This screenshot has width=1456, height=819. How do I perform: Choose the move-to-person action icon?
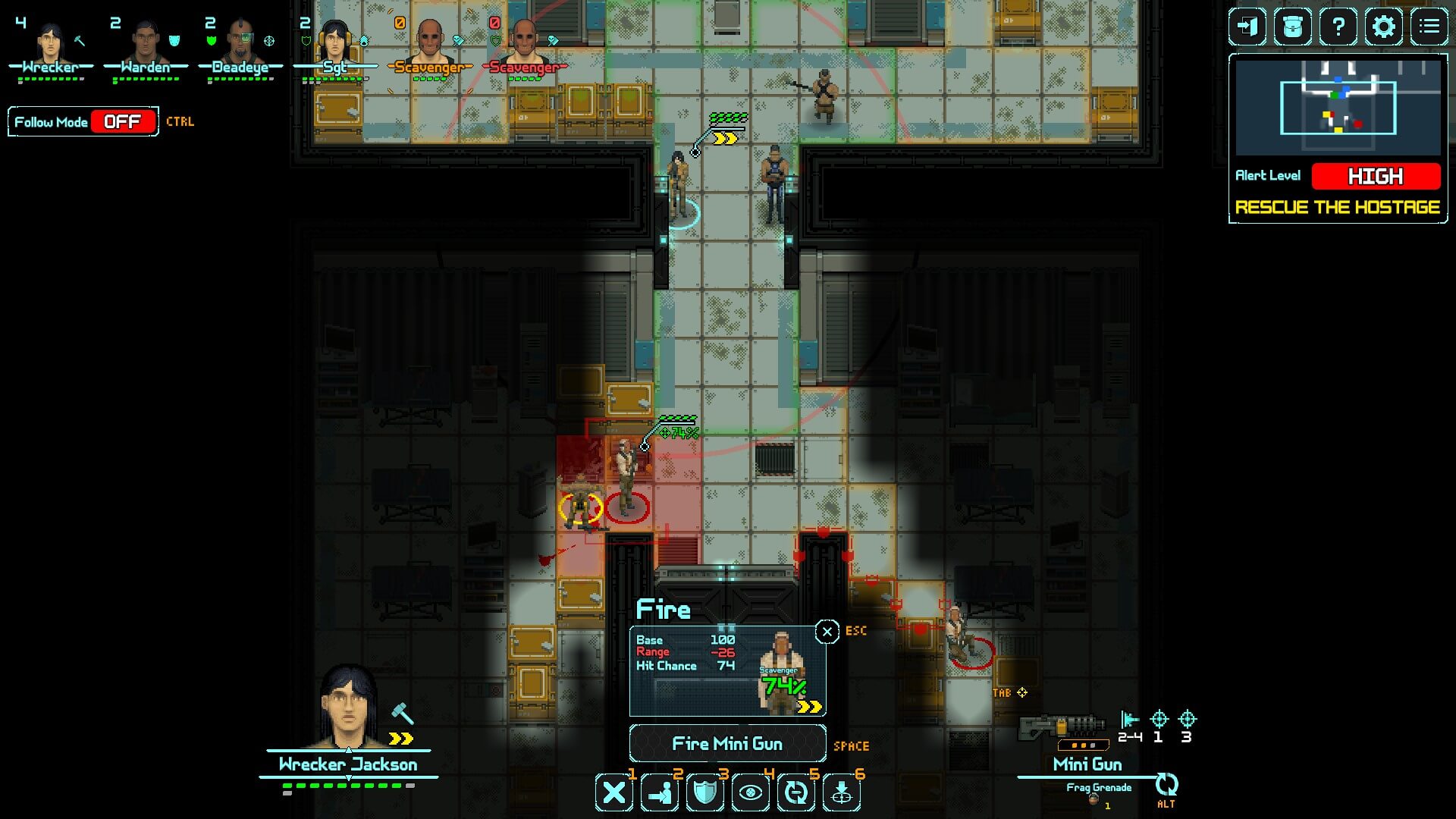coord(659,793)
